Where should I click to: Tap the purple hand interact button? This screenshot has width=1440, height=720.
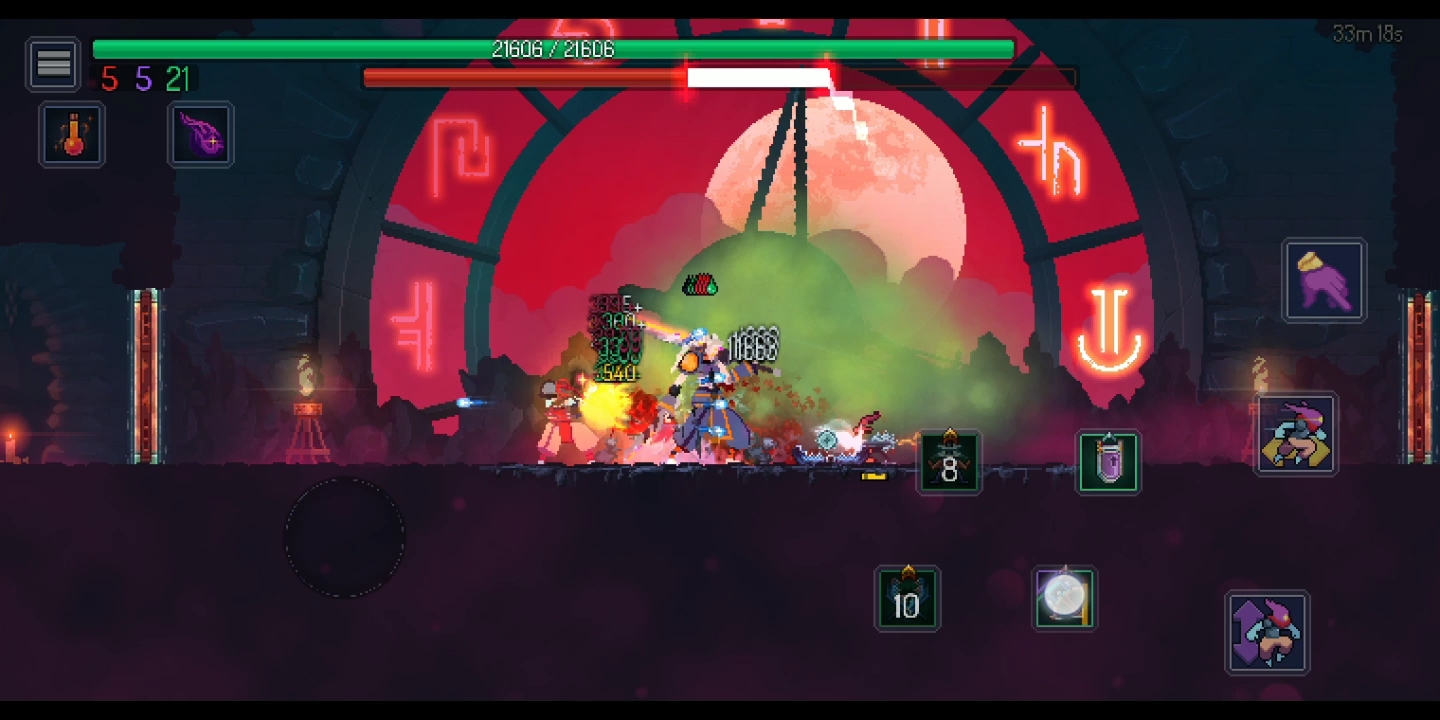pos(1324,280)
